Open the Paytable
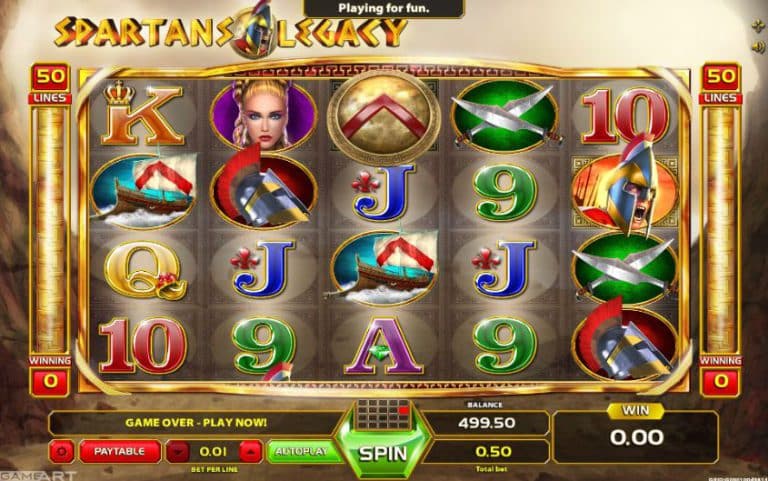The height and width of the screenshot is (481, 768). point(120,451)
